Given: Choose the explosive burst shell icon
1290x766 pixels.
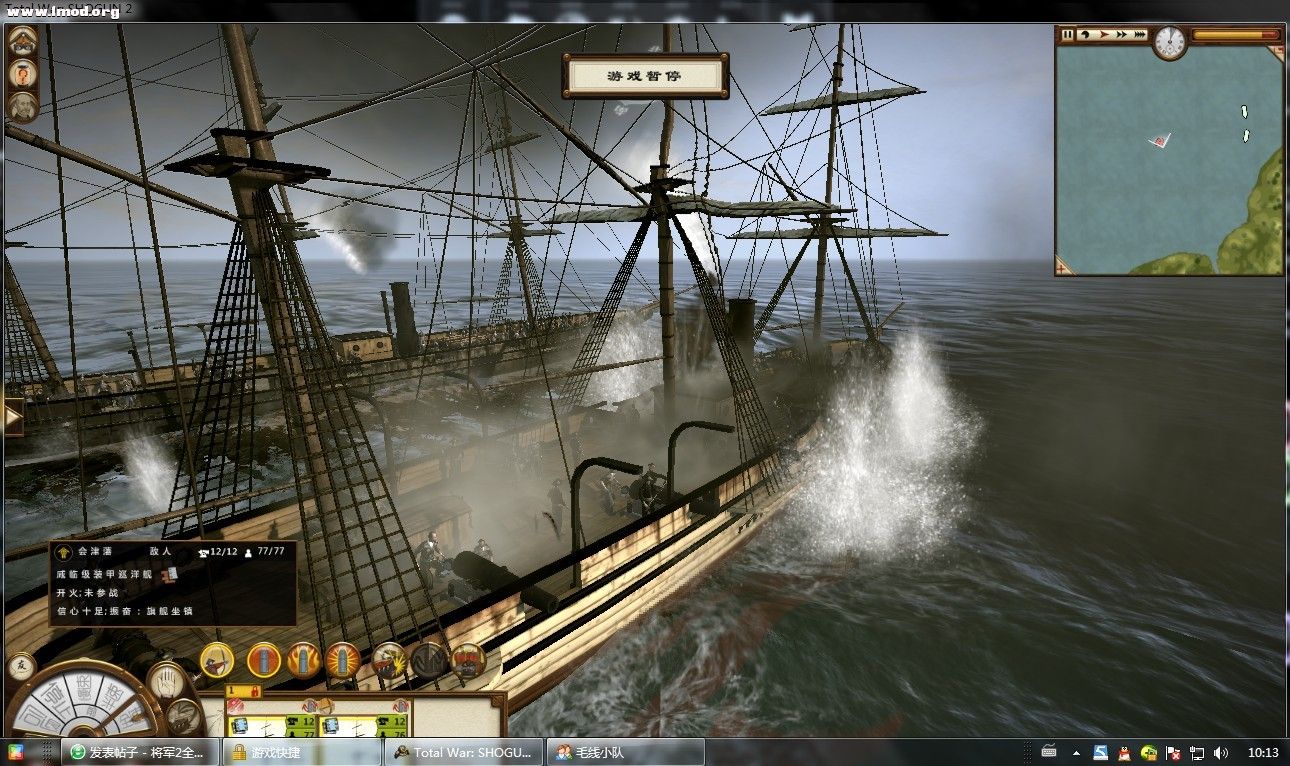Looking at the screenshot, I should 342,660.
